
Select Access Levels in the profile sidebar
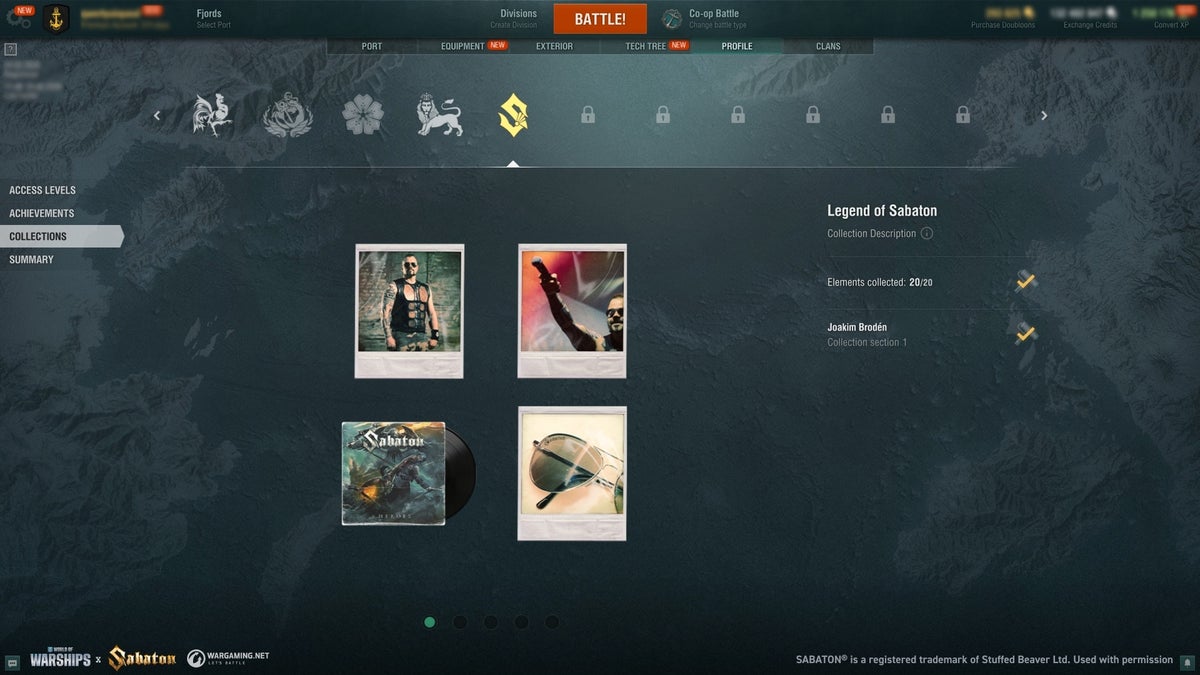(43, 190)
